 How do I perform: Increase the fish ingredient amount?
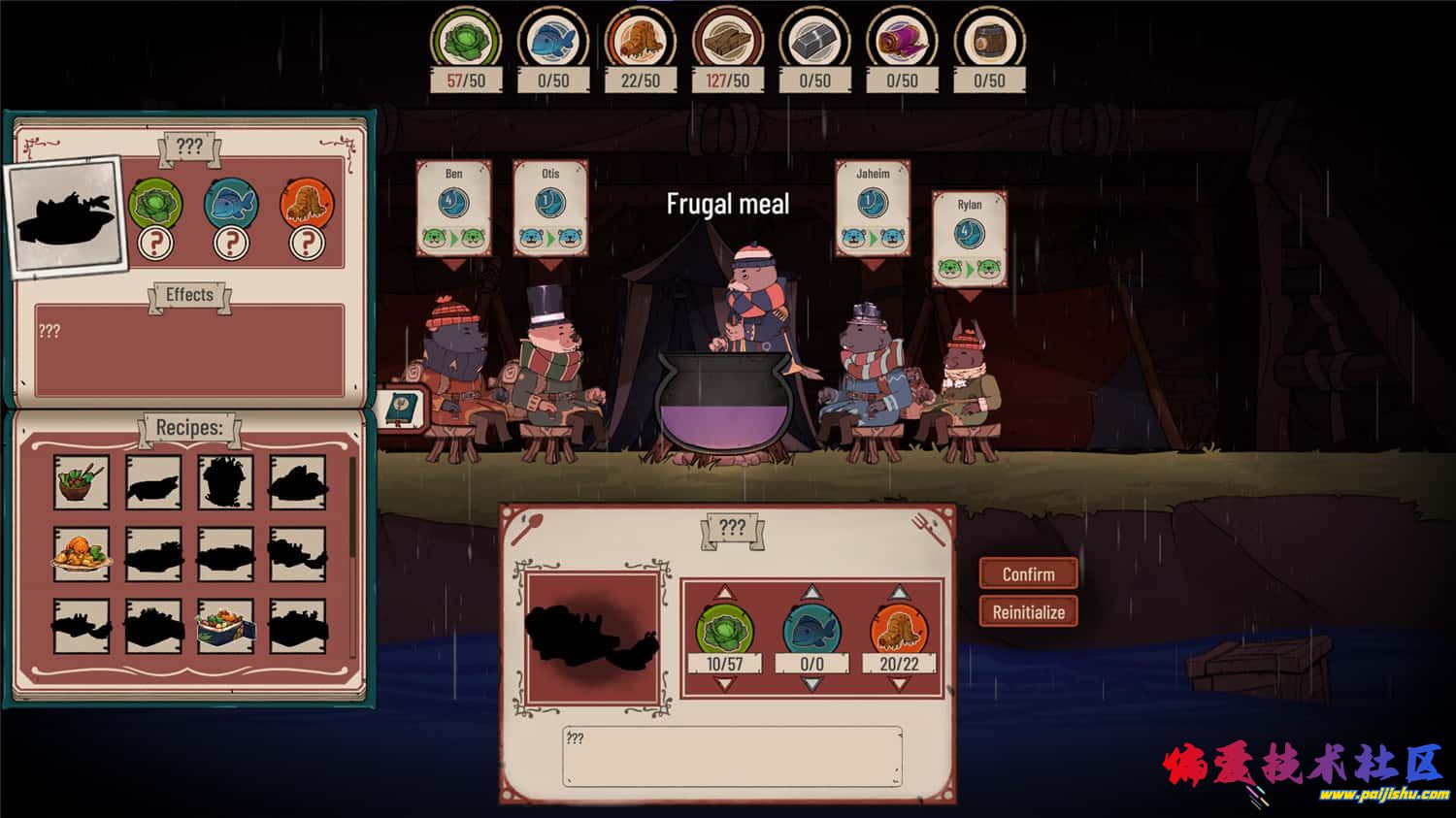pyautogui.click(x=811, y=593)
